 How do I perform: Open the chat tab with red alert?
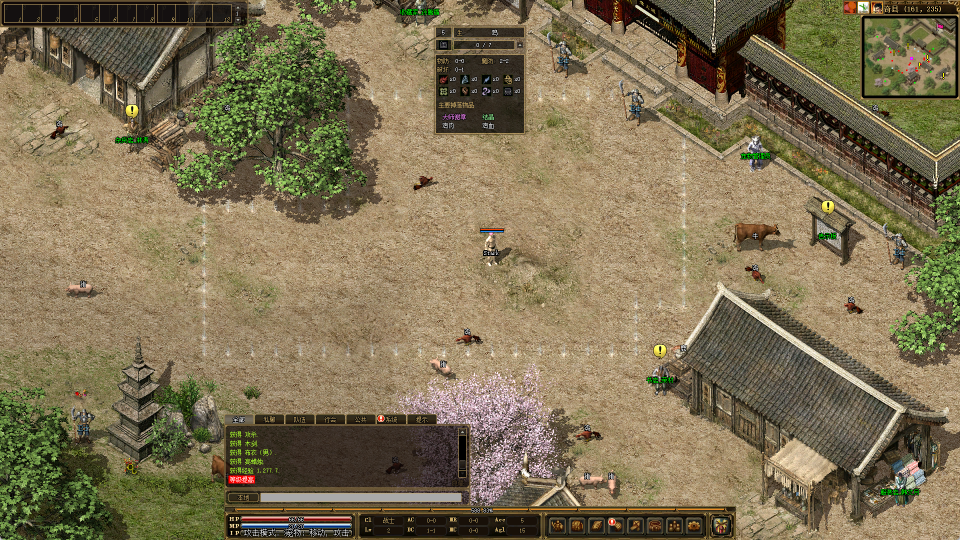pyautogui.click(x=391, y=420)
